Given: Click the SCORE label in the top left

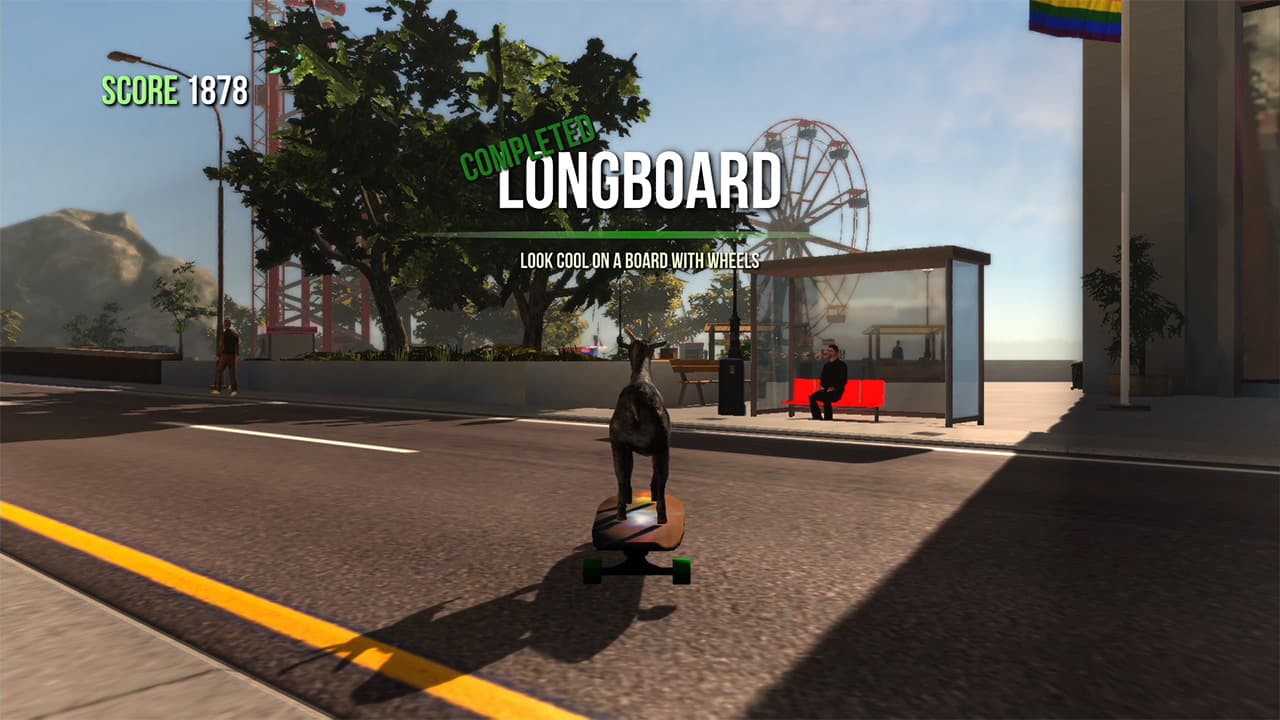Looking at the screenshot, I should pyautogui.click(x=133, y=94).
